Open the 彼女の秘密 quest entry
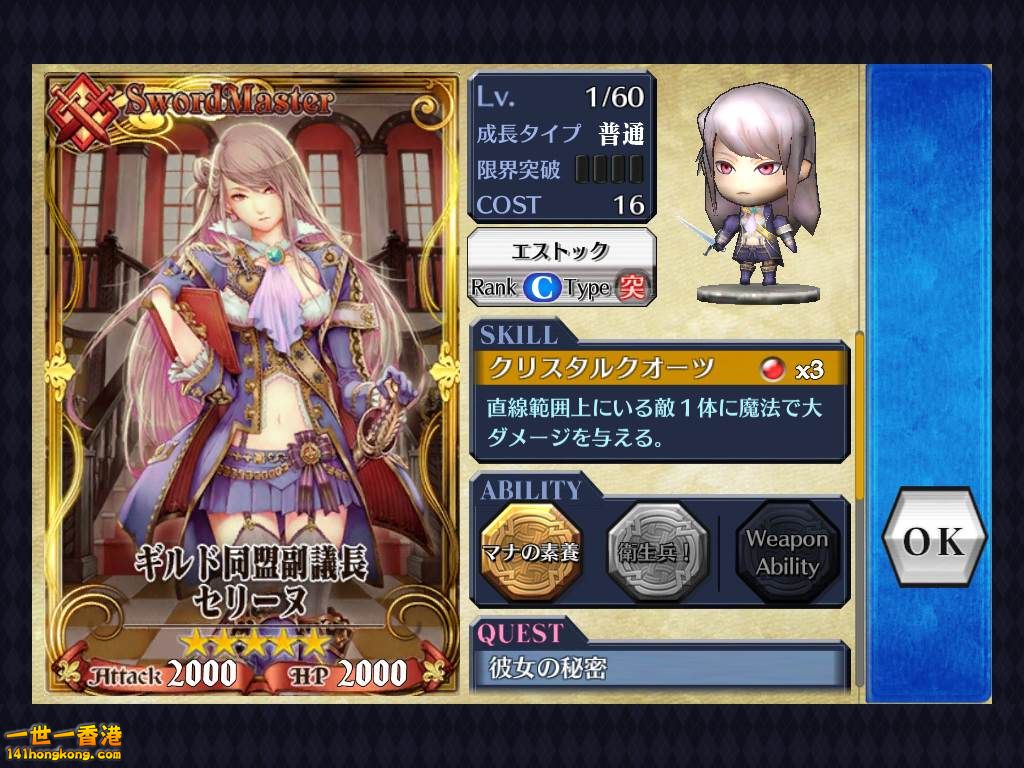Image resolution: width=1024 pixels, height=768 pixels. (x=659, y=668)
